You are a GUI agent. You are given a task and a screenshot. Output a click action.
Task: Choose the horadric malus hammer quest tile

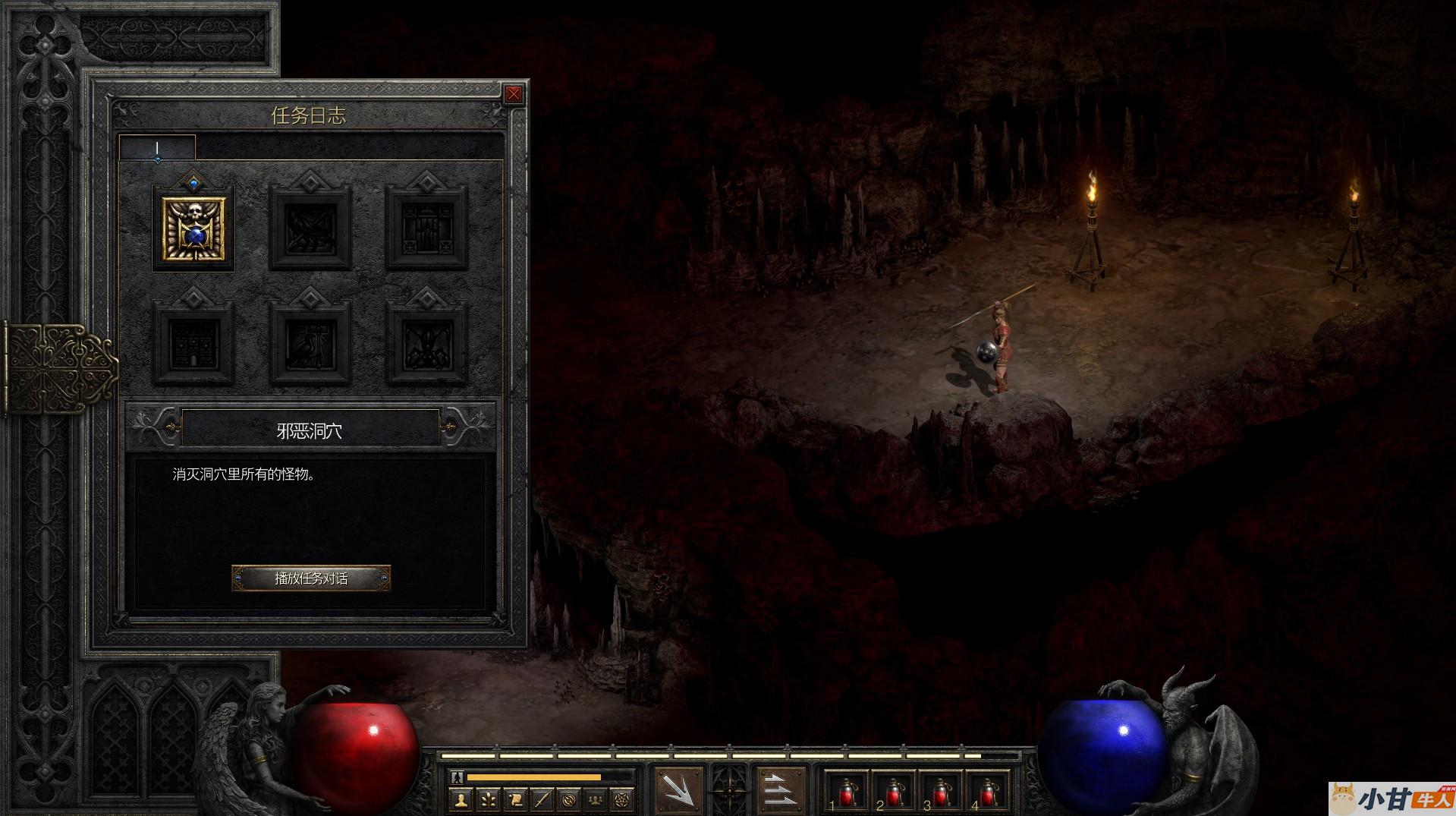click(x=310, y=343)
